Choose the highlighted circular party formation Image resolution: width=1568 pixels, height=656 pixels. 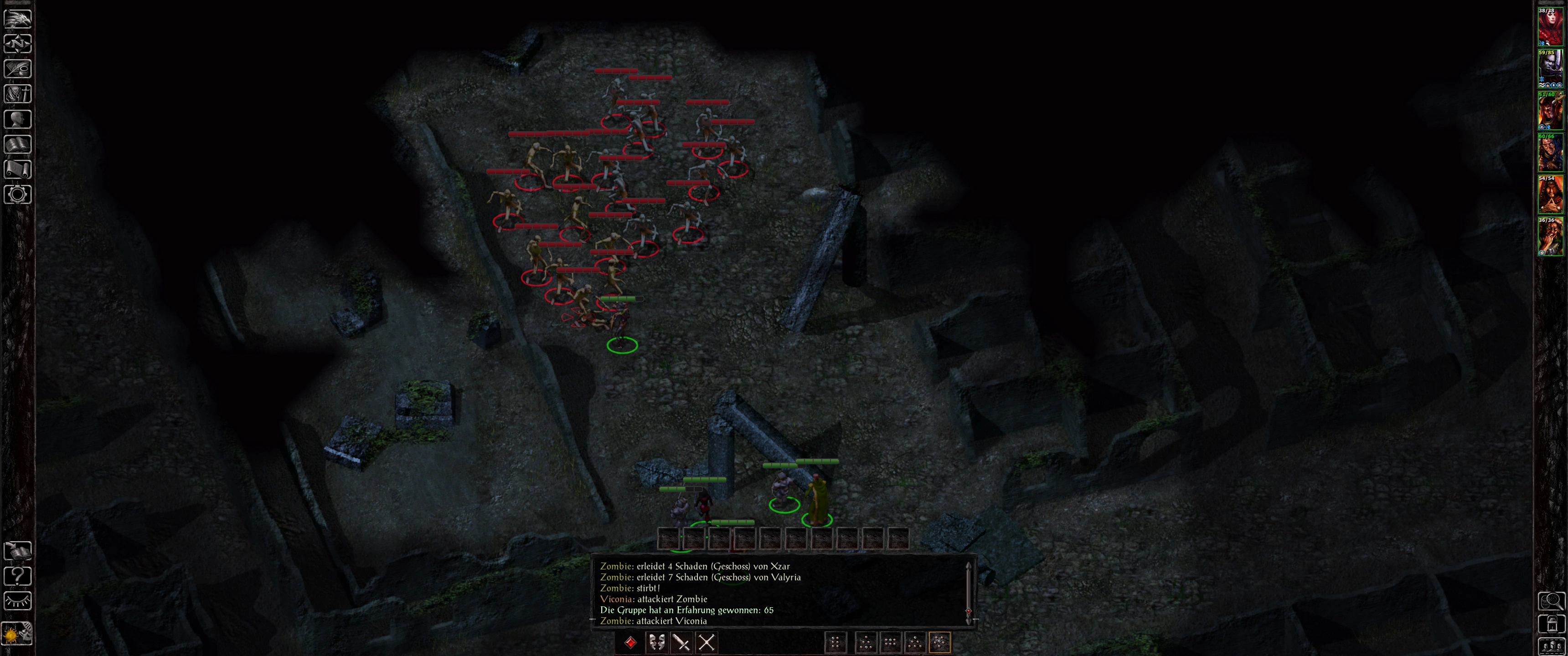(940, 643)
